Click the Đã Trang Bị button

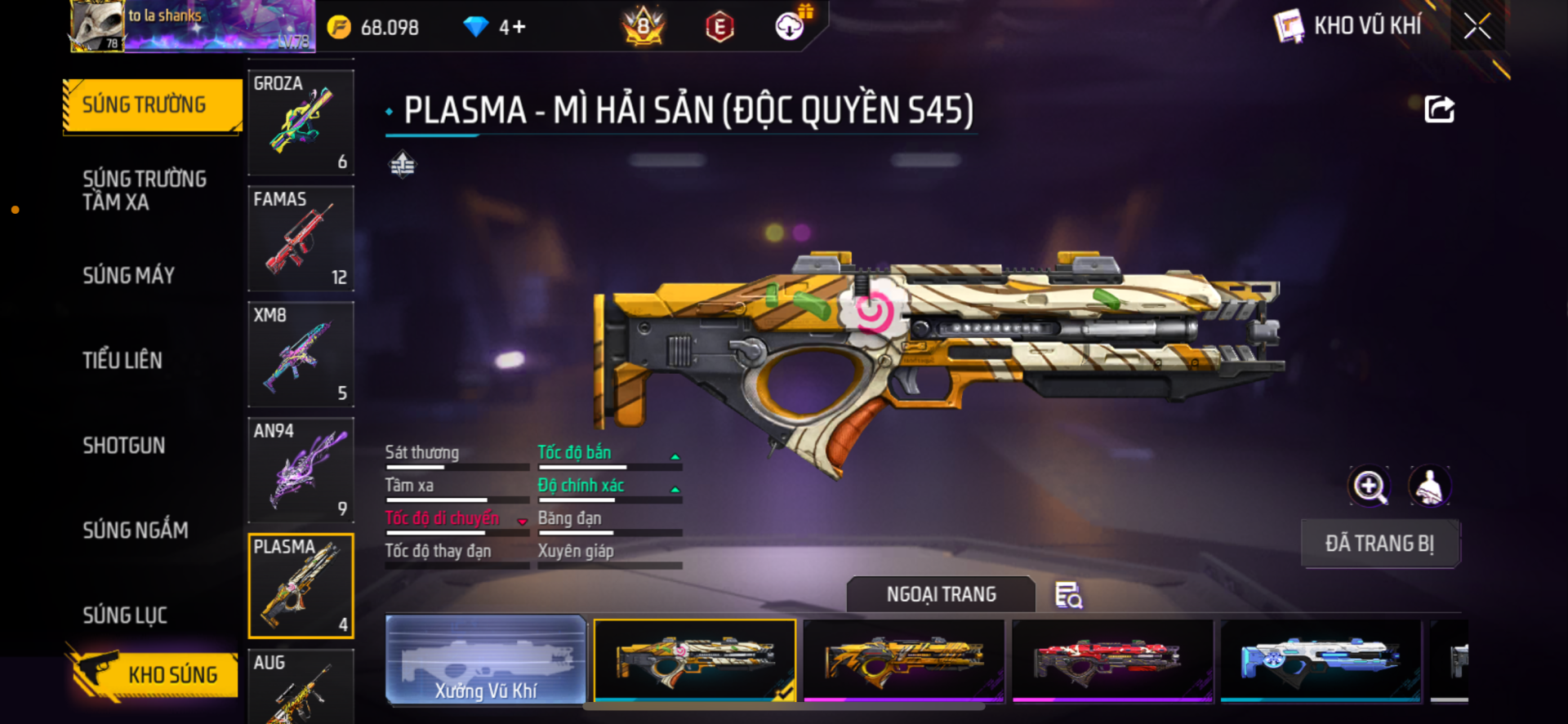click(x=1379, y=544)
